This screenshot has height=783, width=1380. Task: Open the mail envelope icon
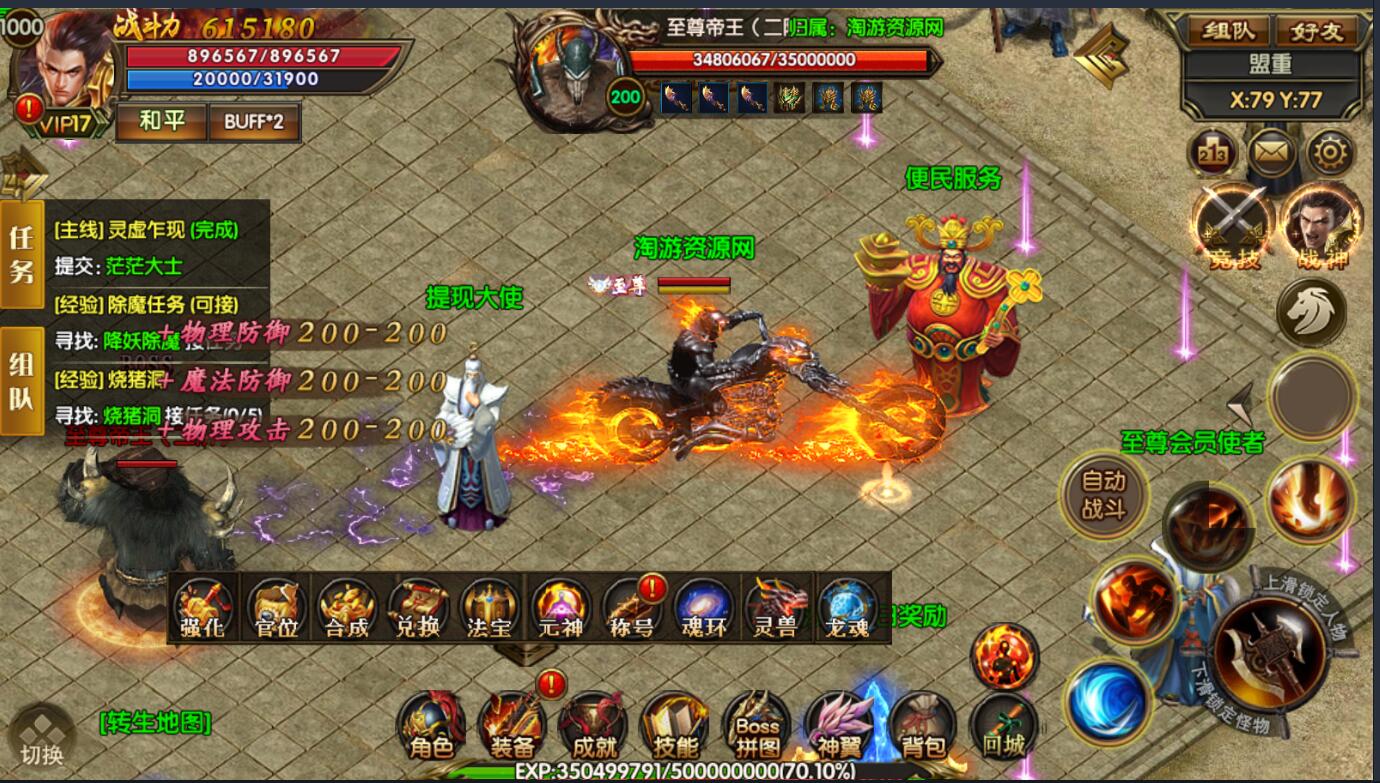coord(1272,154)
